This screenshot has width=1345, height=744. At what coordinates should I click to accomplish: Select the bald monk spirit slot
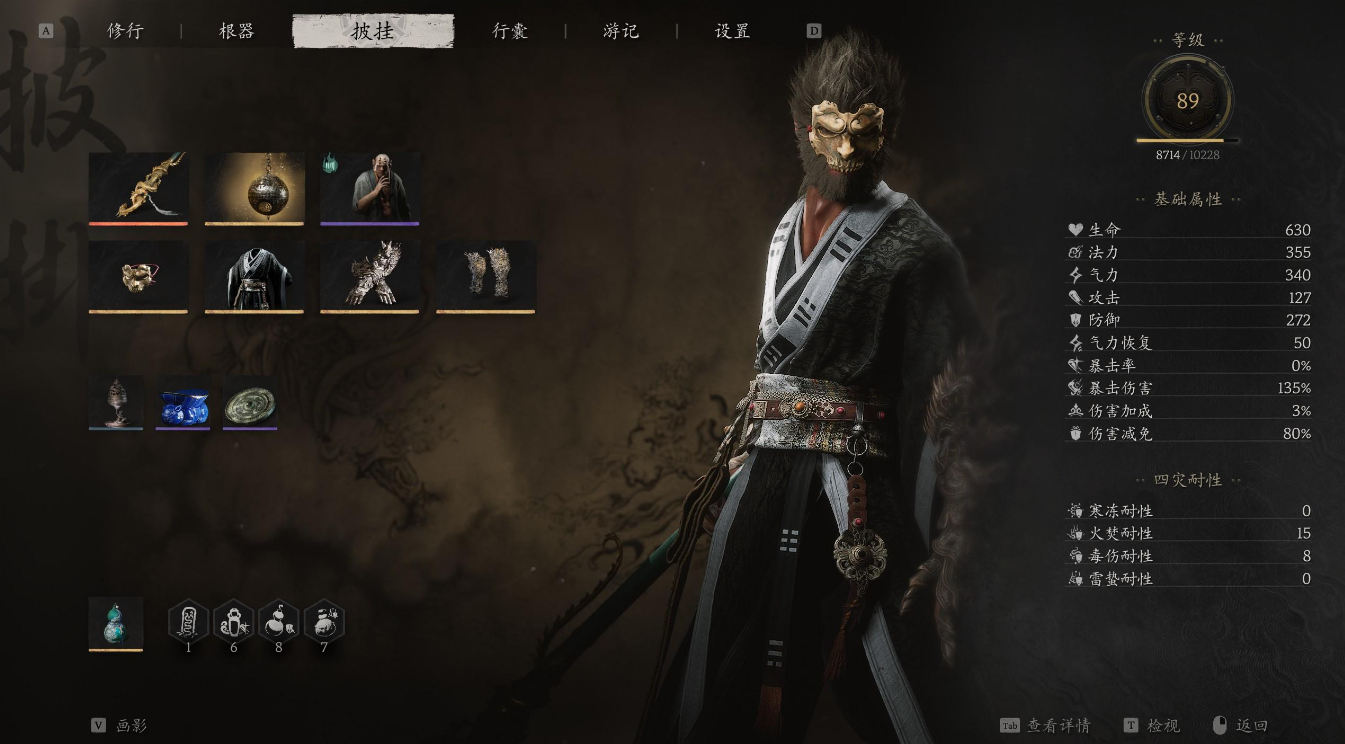point(370,187)
